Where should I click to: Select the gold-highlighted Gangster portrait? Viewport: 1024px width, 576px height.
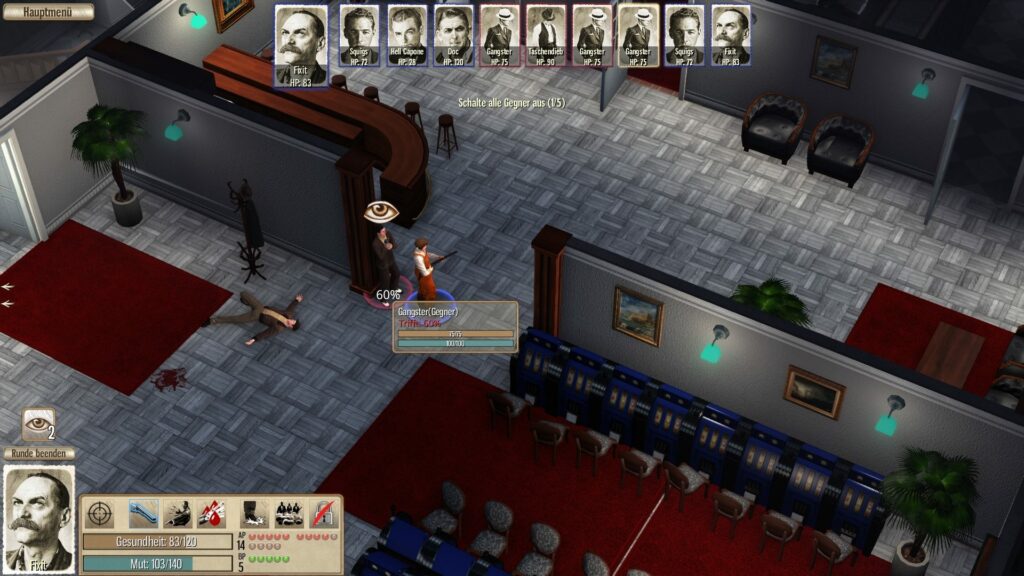[638, 36]
